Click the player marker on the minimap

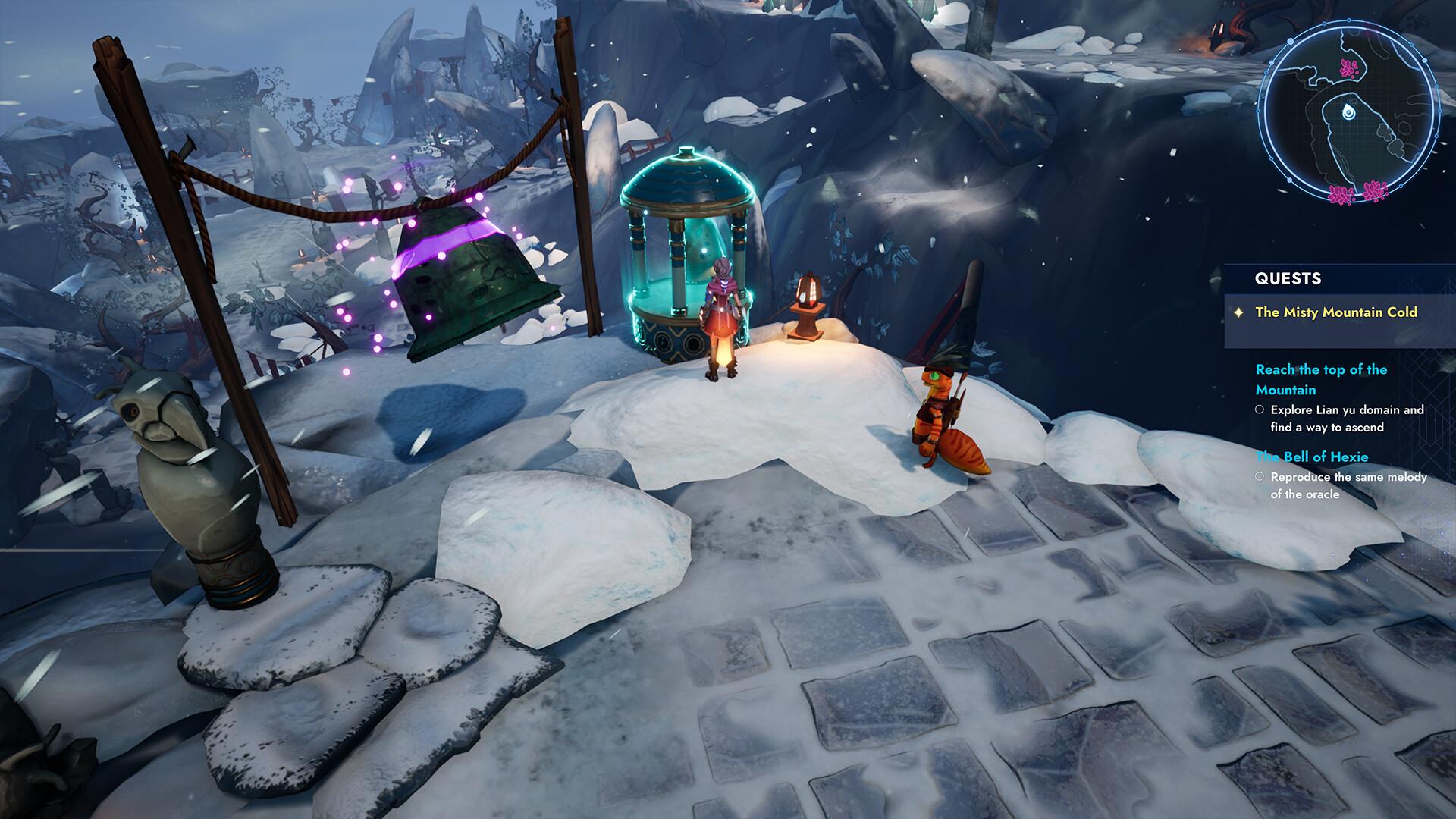[x=1347, y=112]
